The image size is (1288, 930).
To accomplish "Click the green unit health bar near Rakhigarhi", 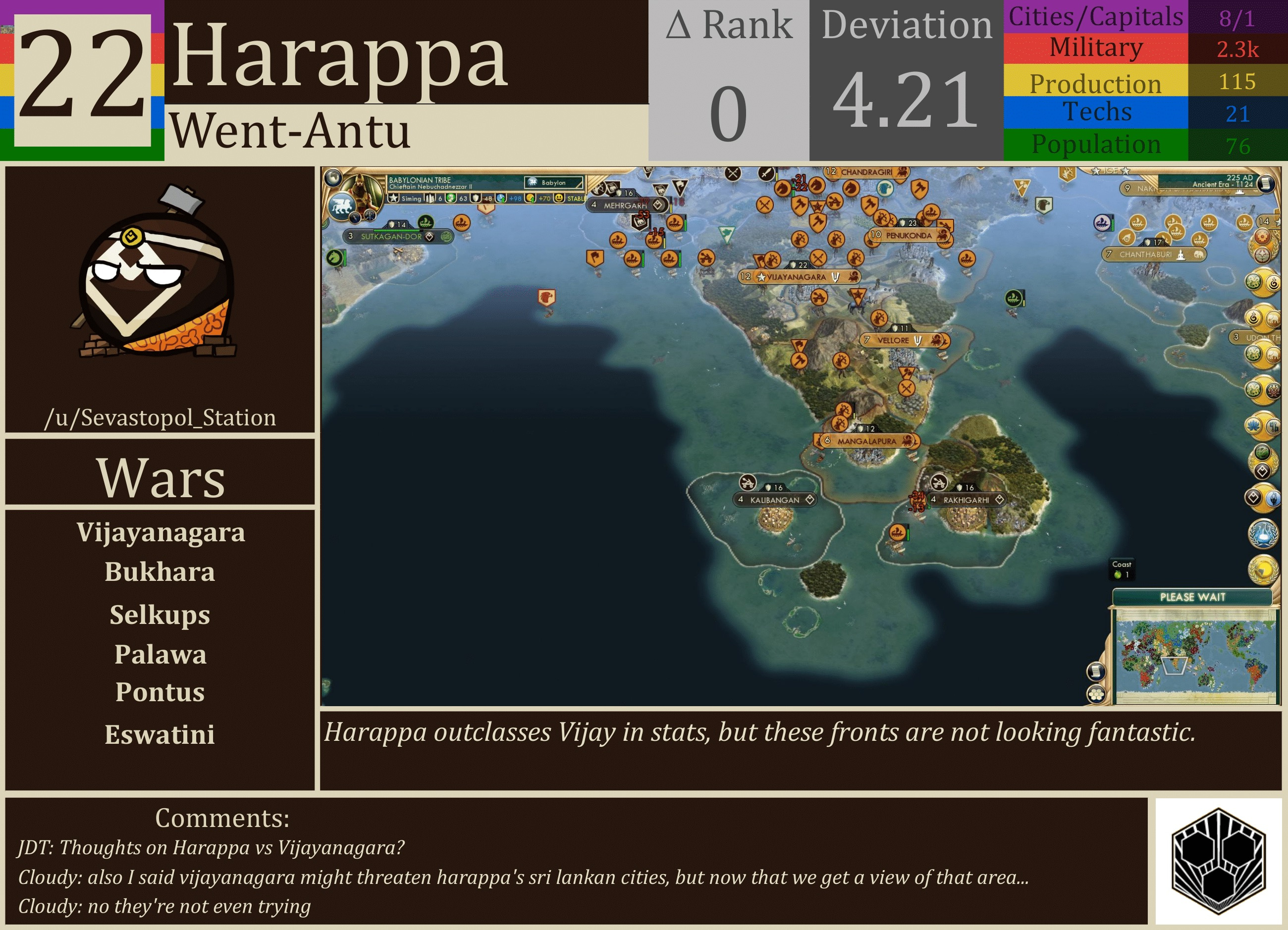I will coord(908,535).
